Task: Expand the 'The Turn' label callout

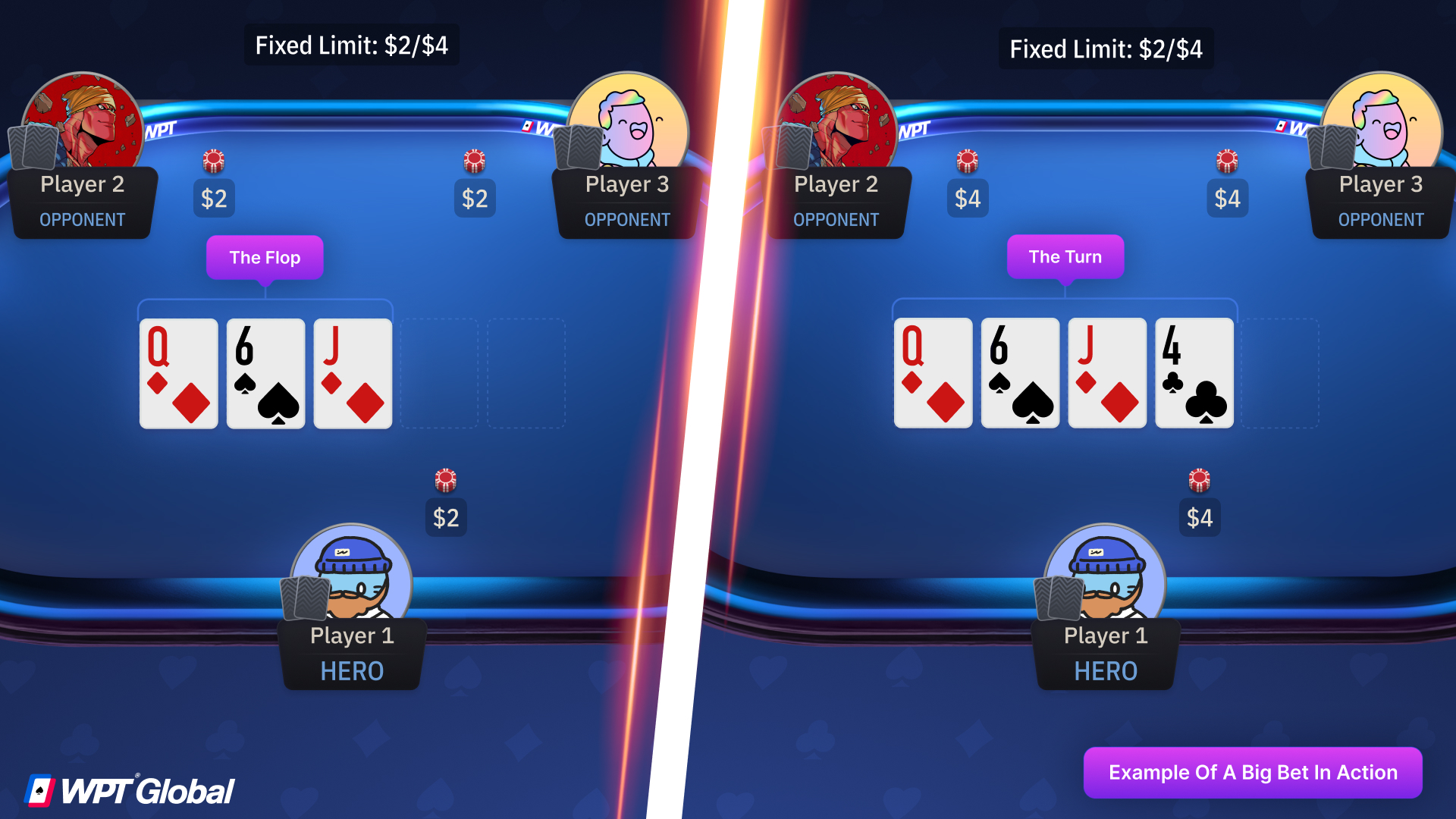Action: (x=1065, y=257)
